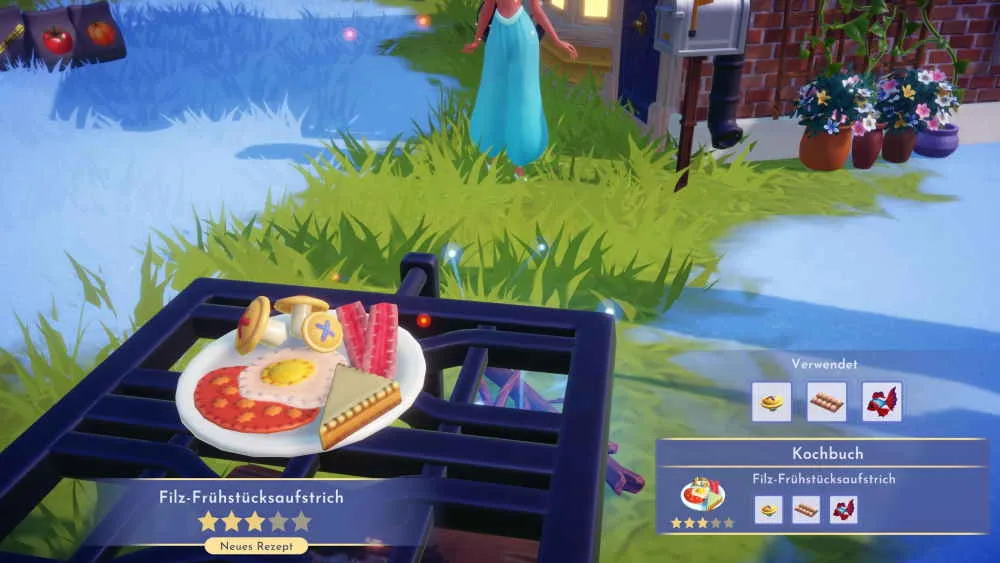The width and height of the screenshot is (1000, 563).
Task: Click the Filz-Frühstücksaufstrich dish thumbnail in Kochbuch
Action: (x=702, y=494)
